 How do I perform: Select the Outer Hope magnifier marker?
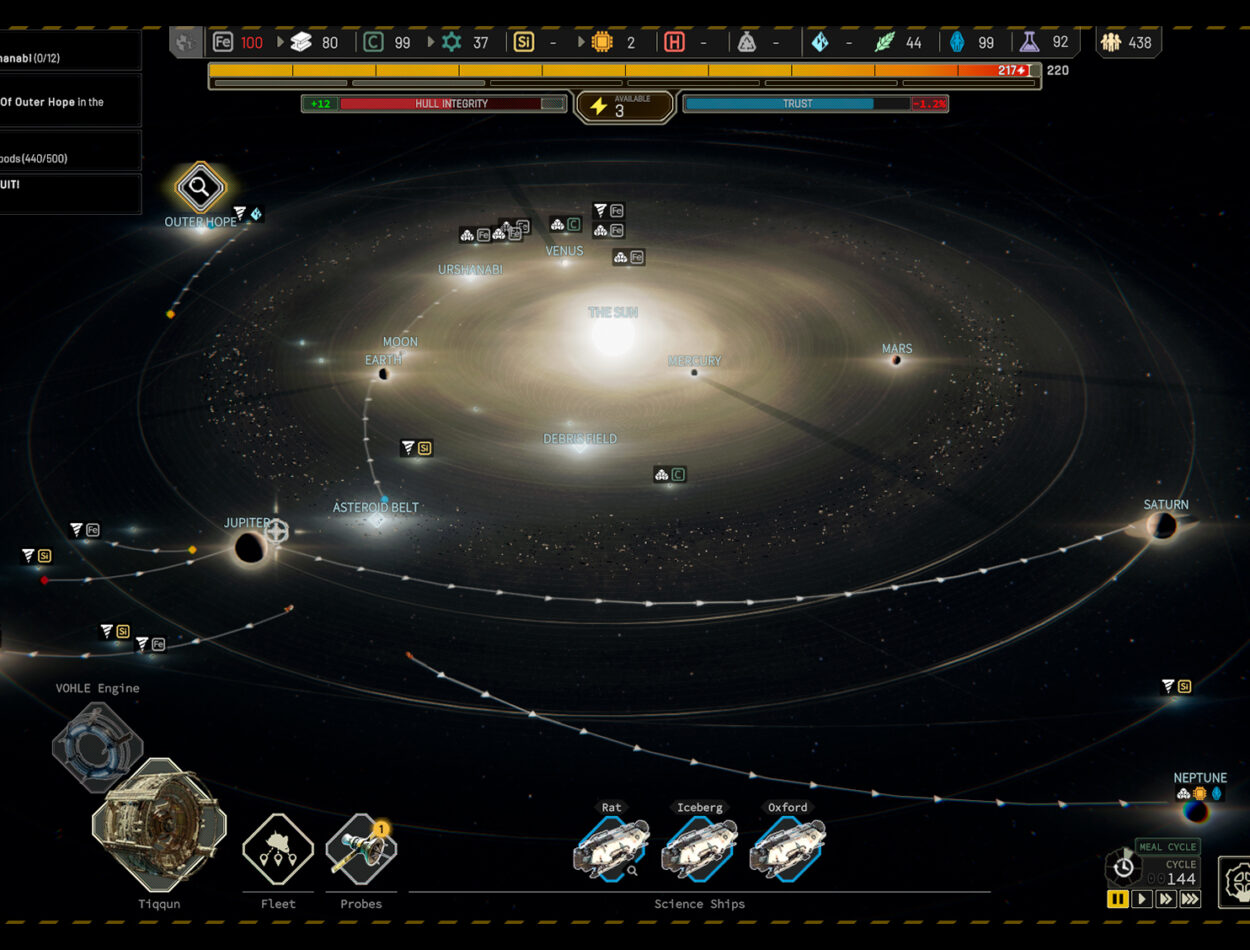200,186
